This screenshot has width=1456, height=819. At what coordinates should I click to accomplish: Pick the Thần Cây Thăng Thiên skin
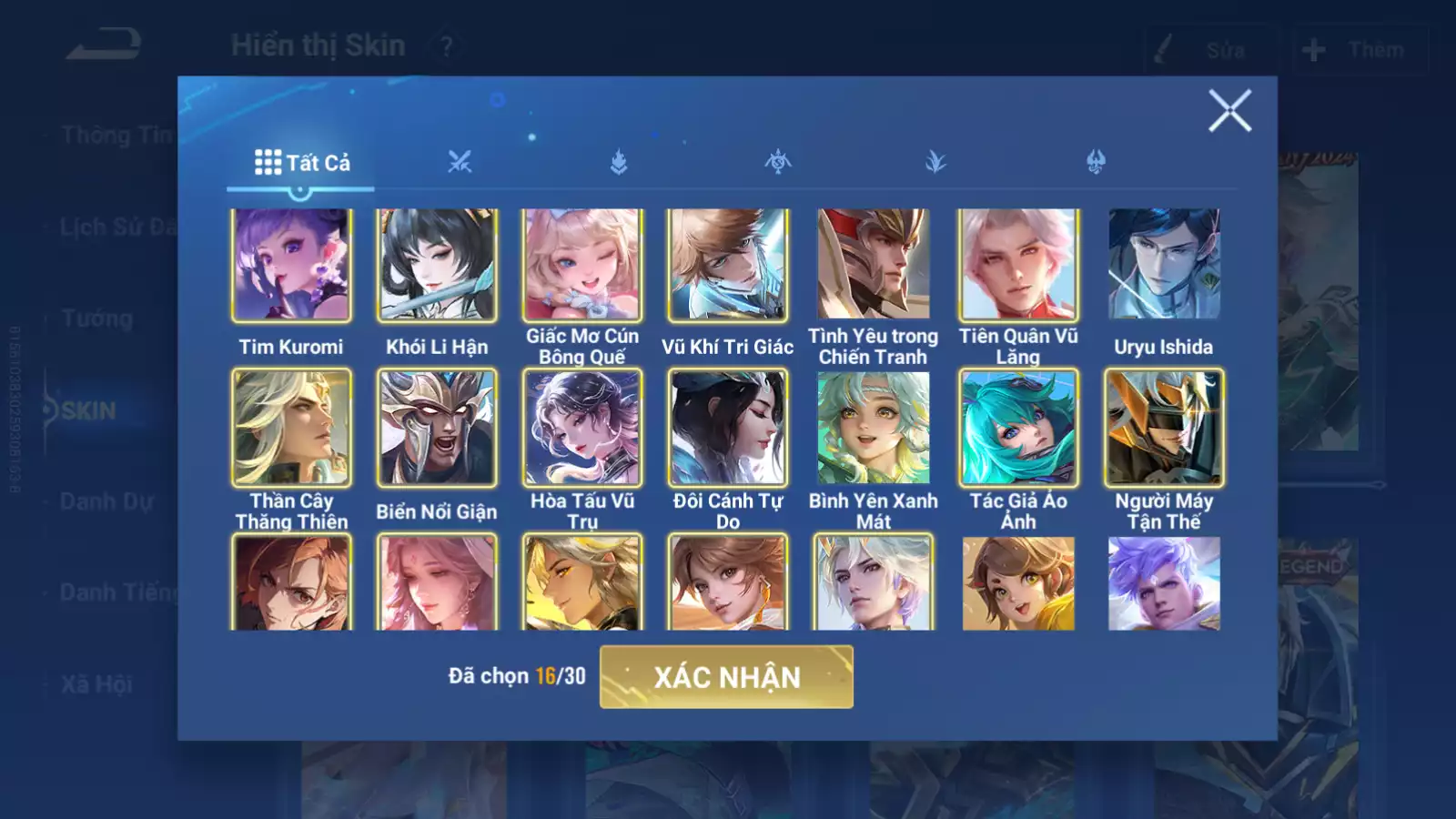point(291,428)
